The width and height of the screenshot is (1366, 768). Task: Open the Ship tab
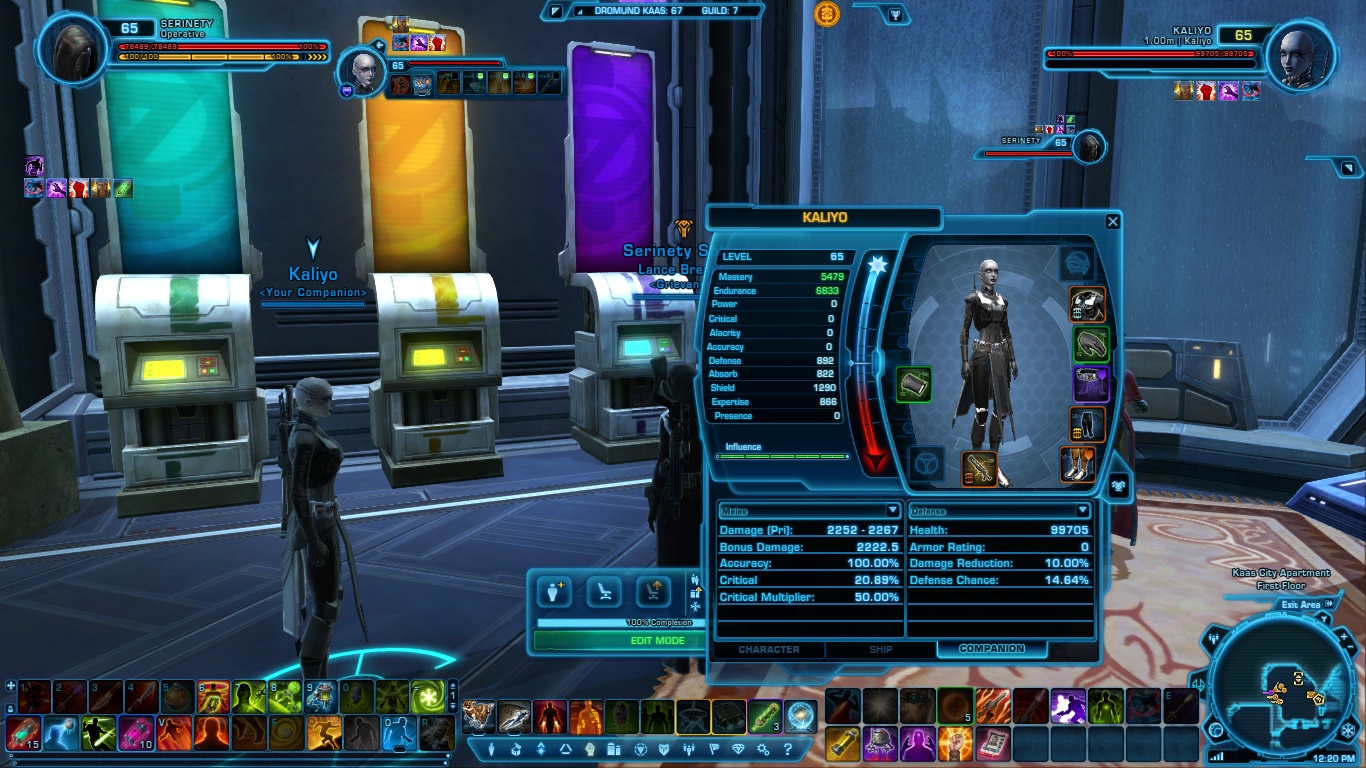click(x=880, y=649)
